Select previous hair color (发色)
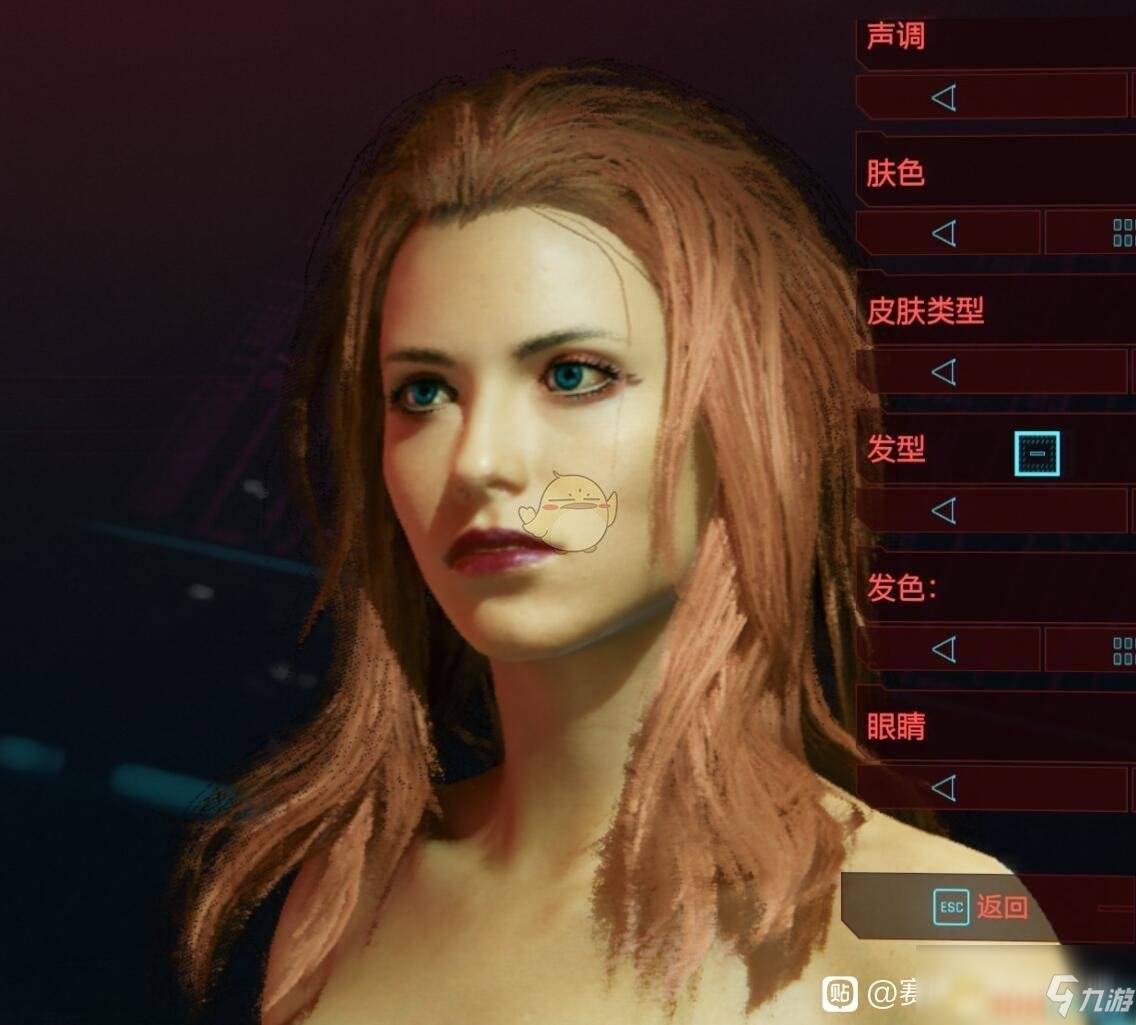The height and width of the screenshot is (1025, 1136). point(944,650)
